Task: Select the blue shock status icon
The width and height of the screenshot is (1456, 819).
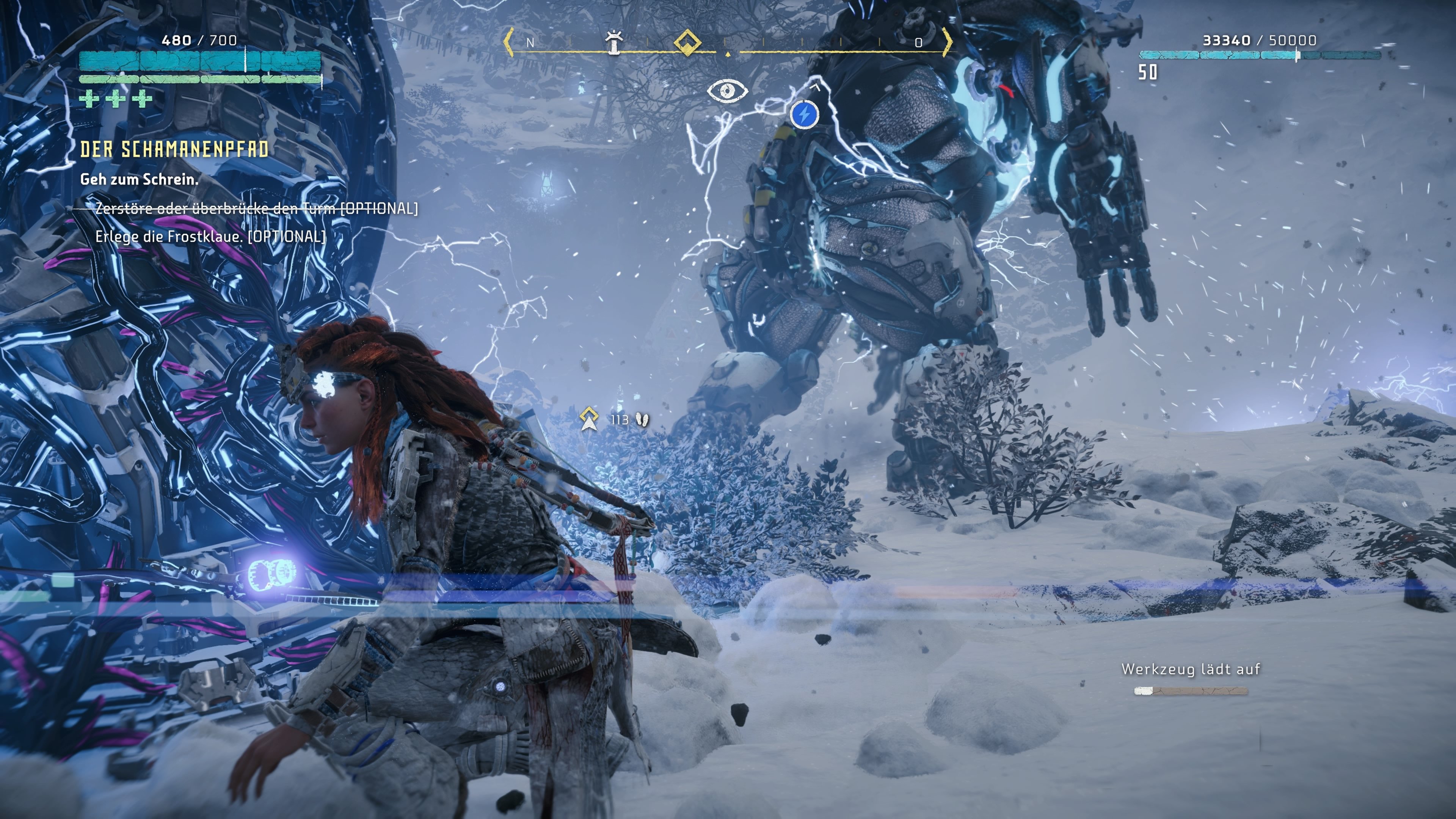Action: pyautogui.click(x=804, y=114)
